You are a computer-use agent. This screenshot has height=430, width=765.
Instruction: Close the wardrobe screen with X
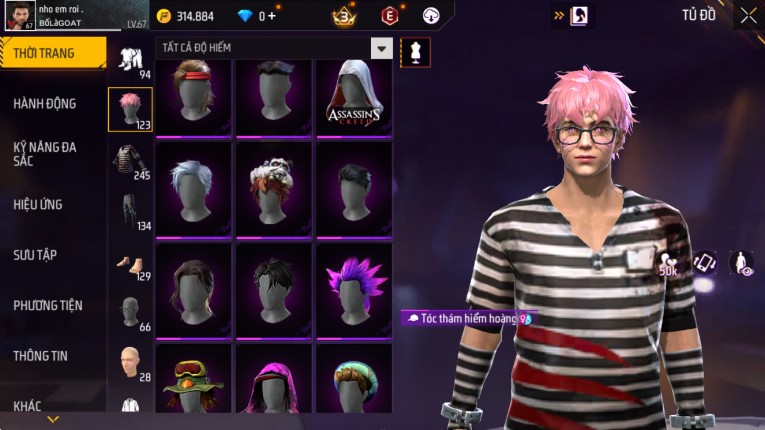tap(748, 15)
